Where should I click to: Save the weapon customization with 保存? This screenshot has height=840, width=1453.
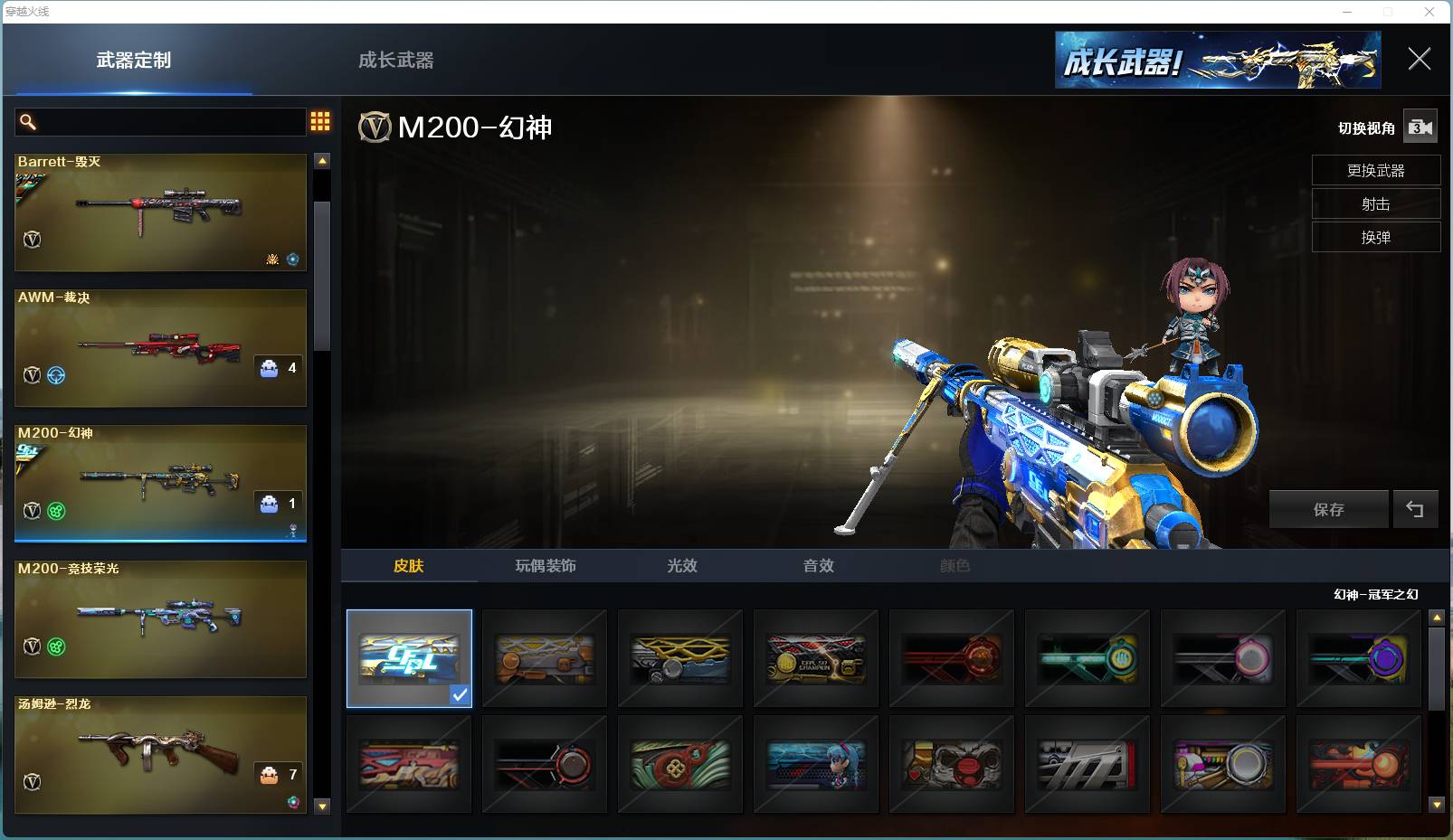point(1328,510)
